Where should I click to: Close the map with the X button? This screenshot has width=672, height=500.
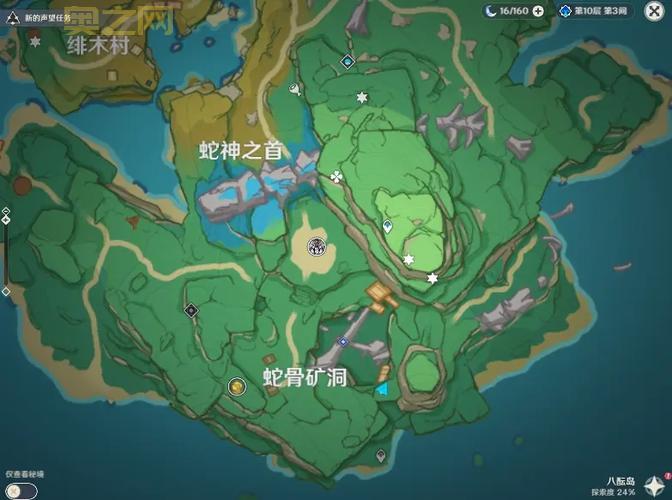coord(654,11)
